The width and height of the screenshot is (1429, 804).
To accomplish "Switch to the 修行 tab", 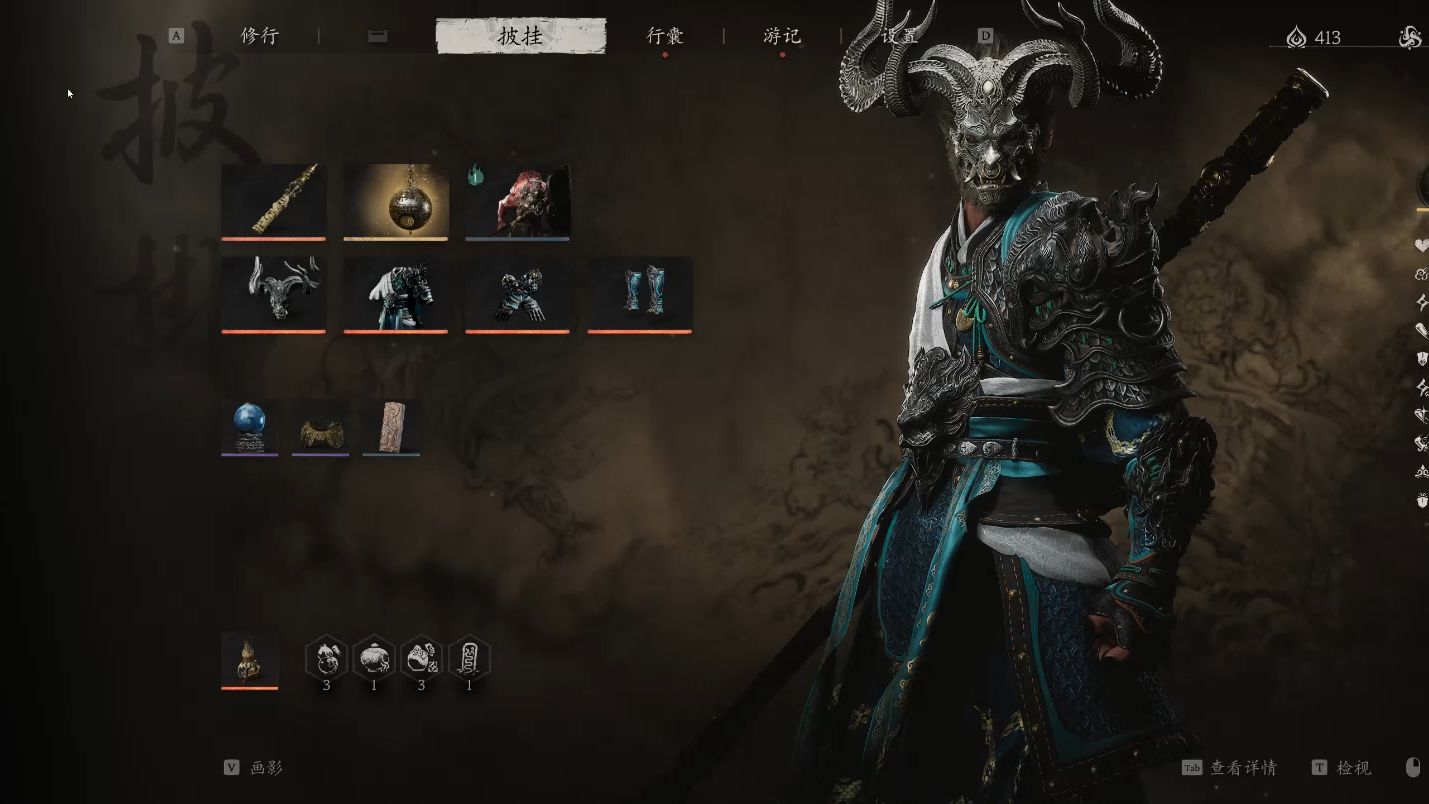I will (259, 36).
